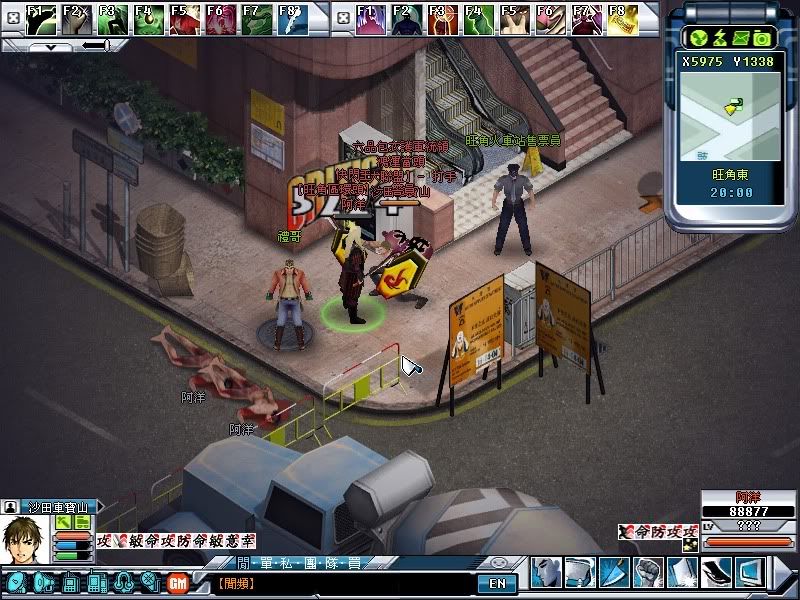Click the green camera icon above minimap
The width and height of the screenshot is (800, 600).
(762, 38)
